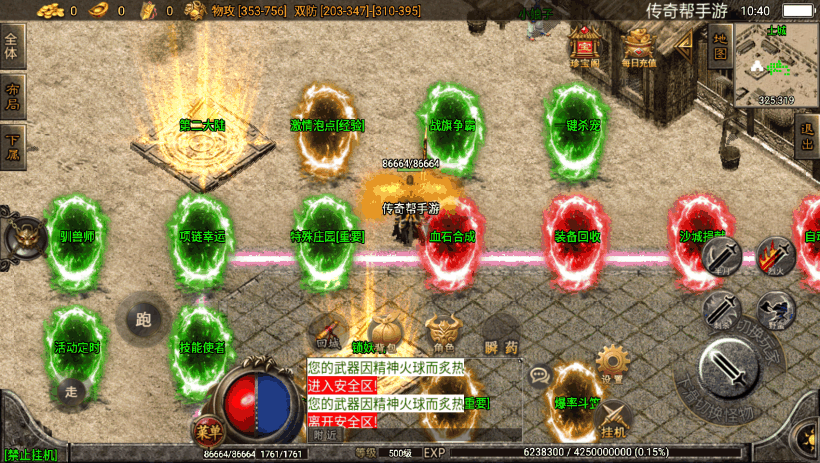Open the 菜单 menu button

click(206, 432)
